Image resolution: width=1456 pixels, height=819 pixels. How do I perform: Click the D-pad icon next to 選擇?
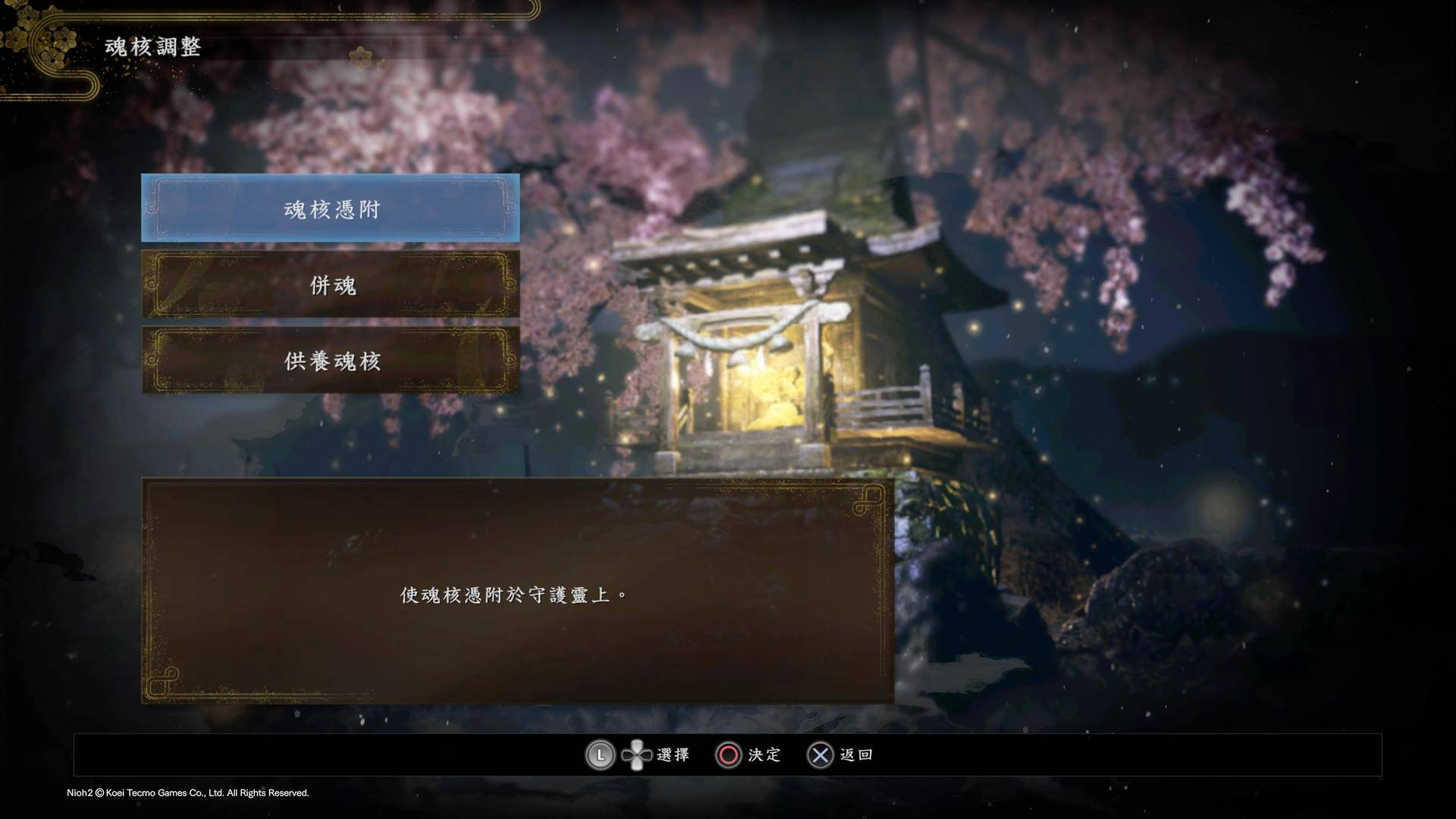(638, 755)
